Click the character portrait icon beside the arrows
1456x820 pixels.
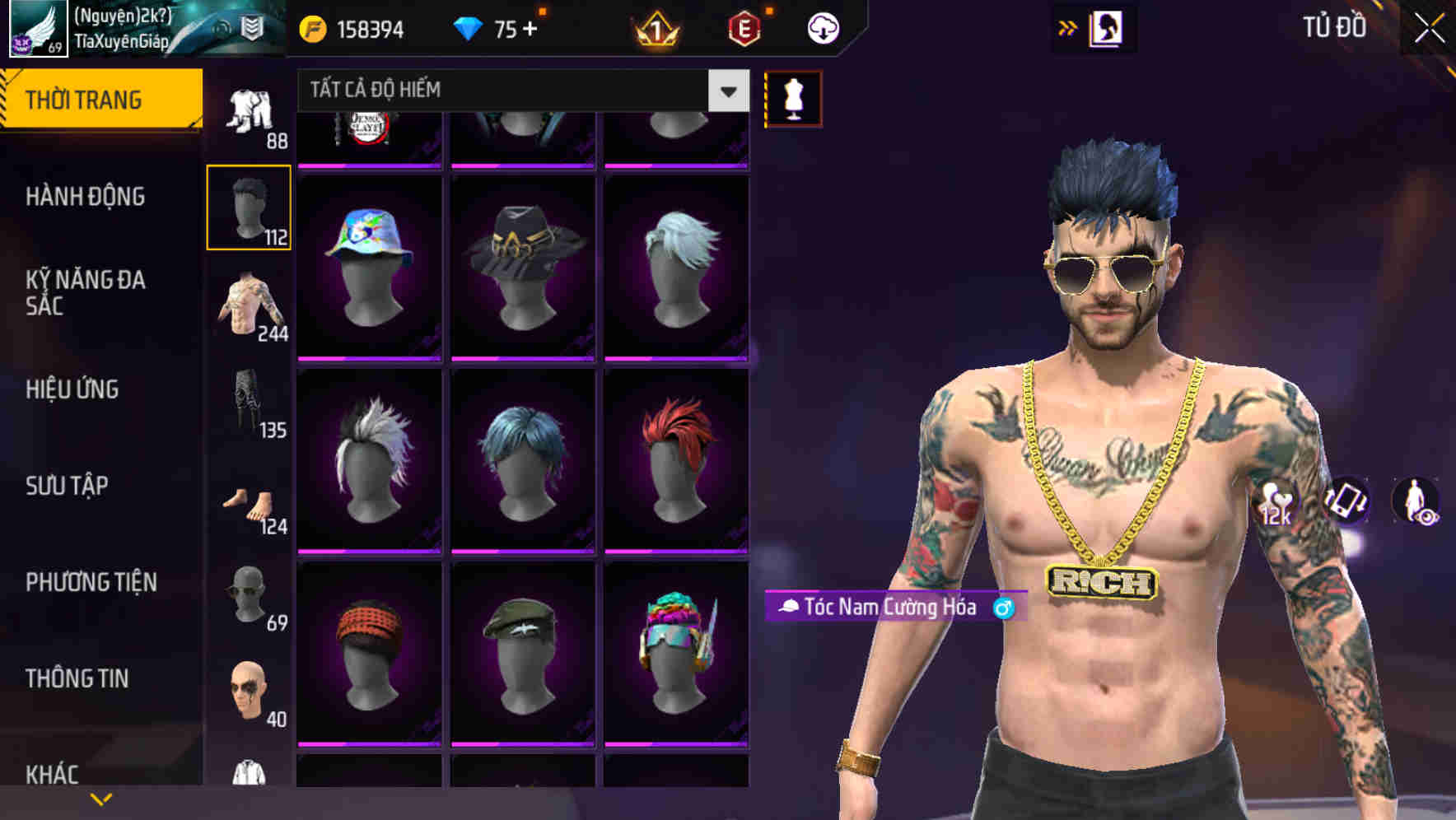tap(1108, 27)
